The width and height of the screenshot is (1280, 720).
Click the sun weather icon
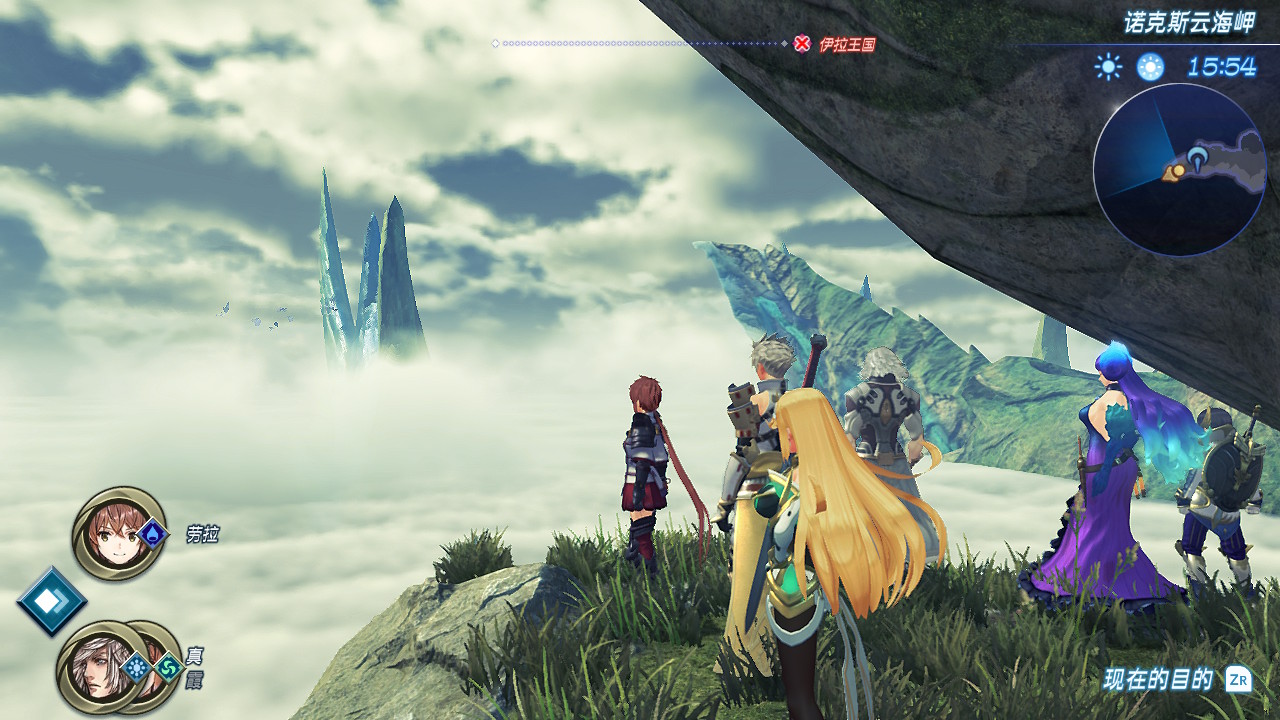pos(1108,67)
